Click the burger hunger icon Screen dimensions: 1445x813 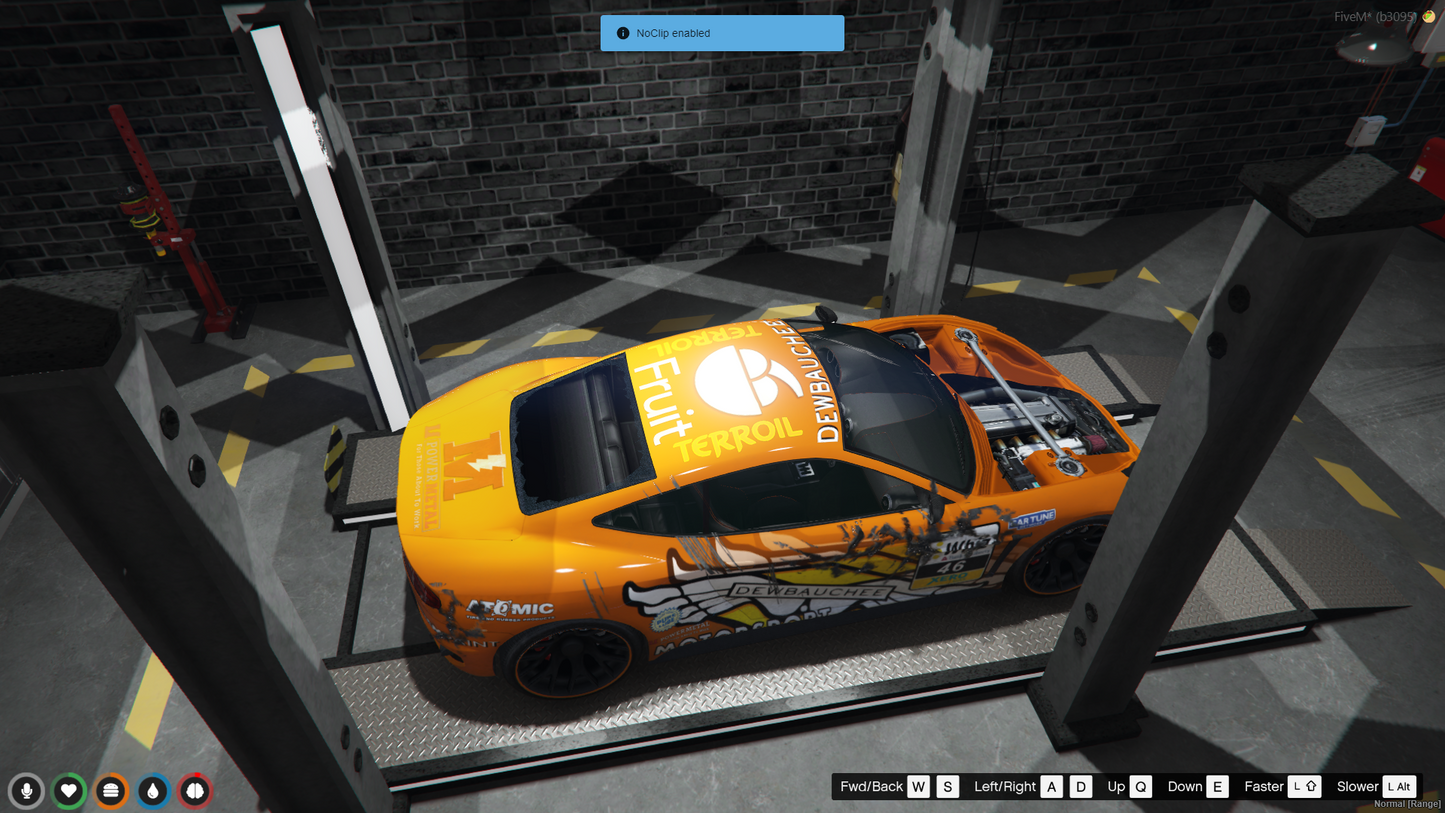111,791
